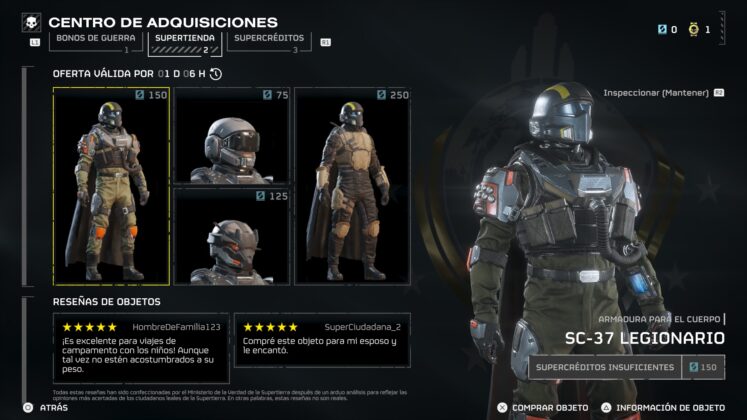Select the 250-credit armor offer
This screenshot has width=747, height=420.
[352, 186]
